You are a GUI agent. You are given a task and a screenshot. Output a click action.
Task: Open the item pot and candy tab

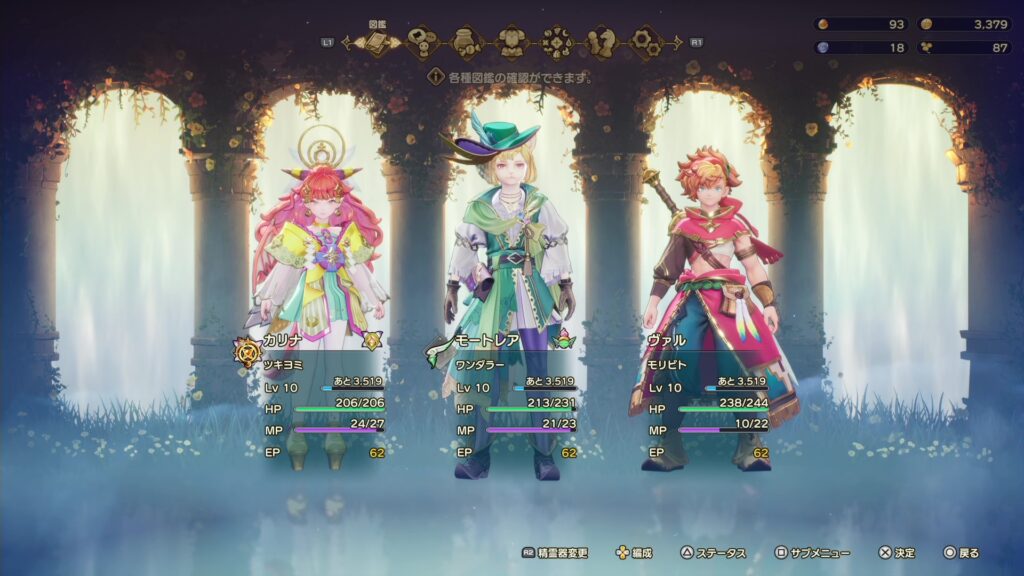pyautogui.click(x=466, y=42)
